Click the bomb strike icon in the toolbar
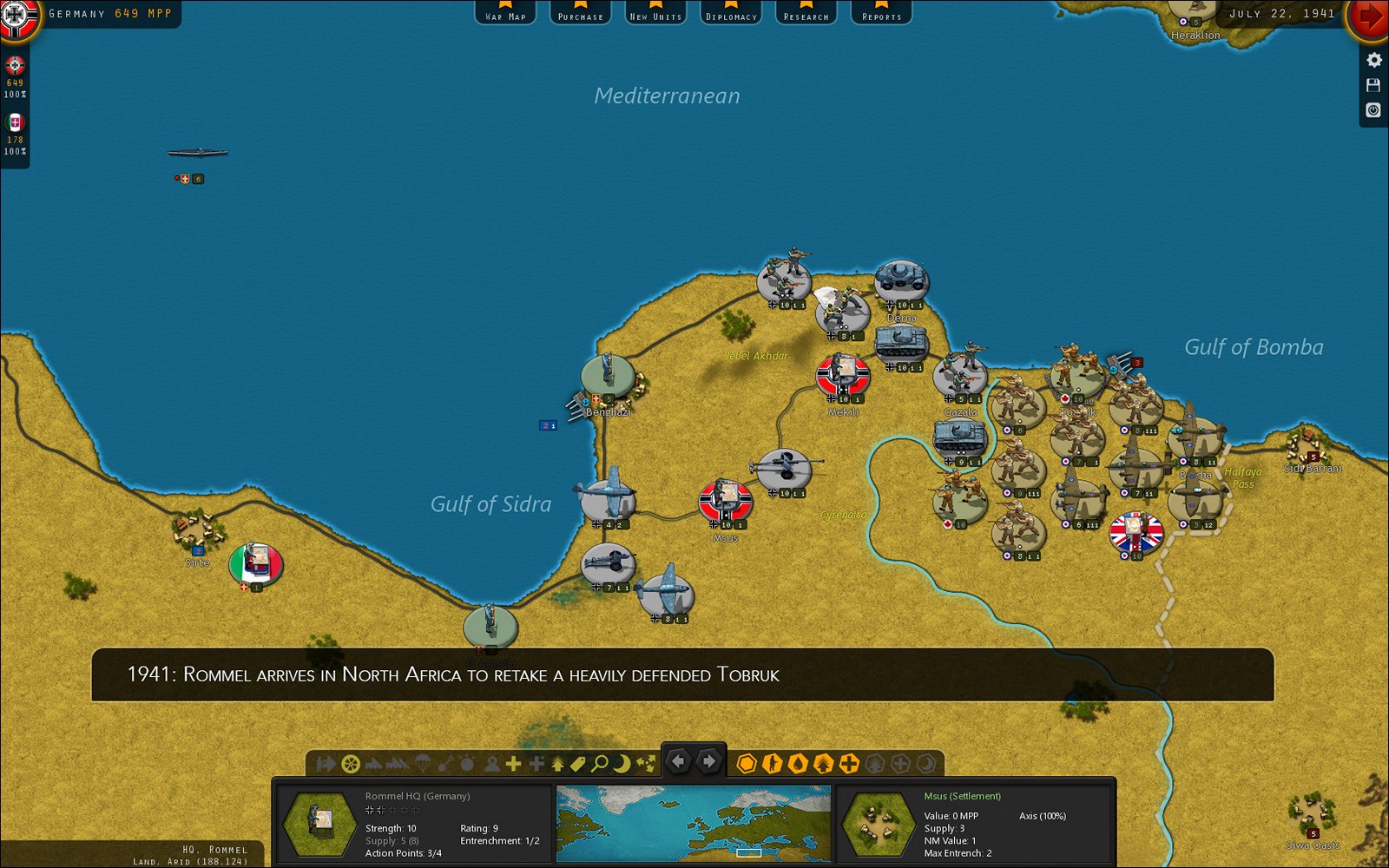The width and height of the screenshot is (1389, 868). point(465,763)
